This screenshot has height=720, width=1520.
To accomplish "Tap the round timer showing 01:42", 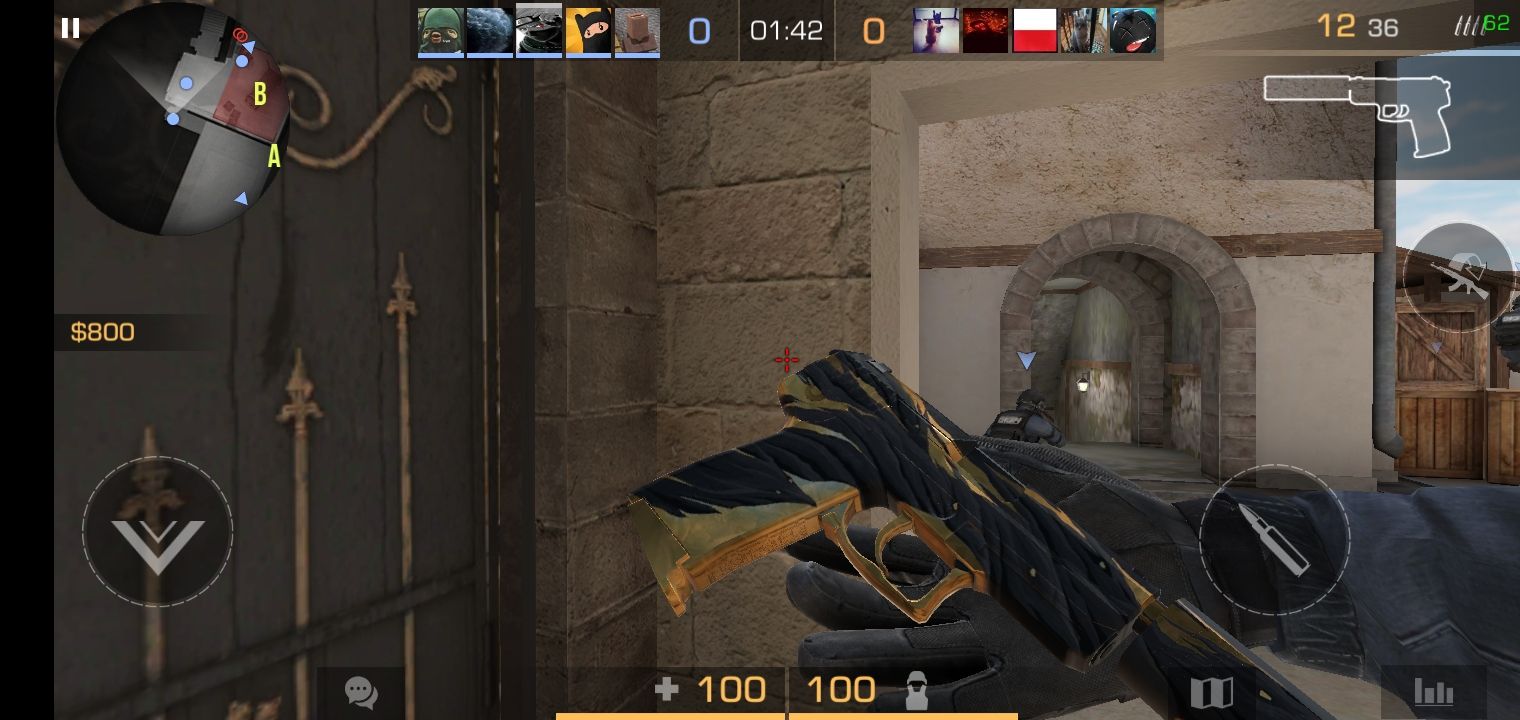I will click(x=786, y=29).
